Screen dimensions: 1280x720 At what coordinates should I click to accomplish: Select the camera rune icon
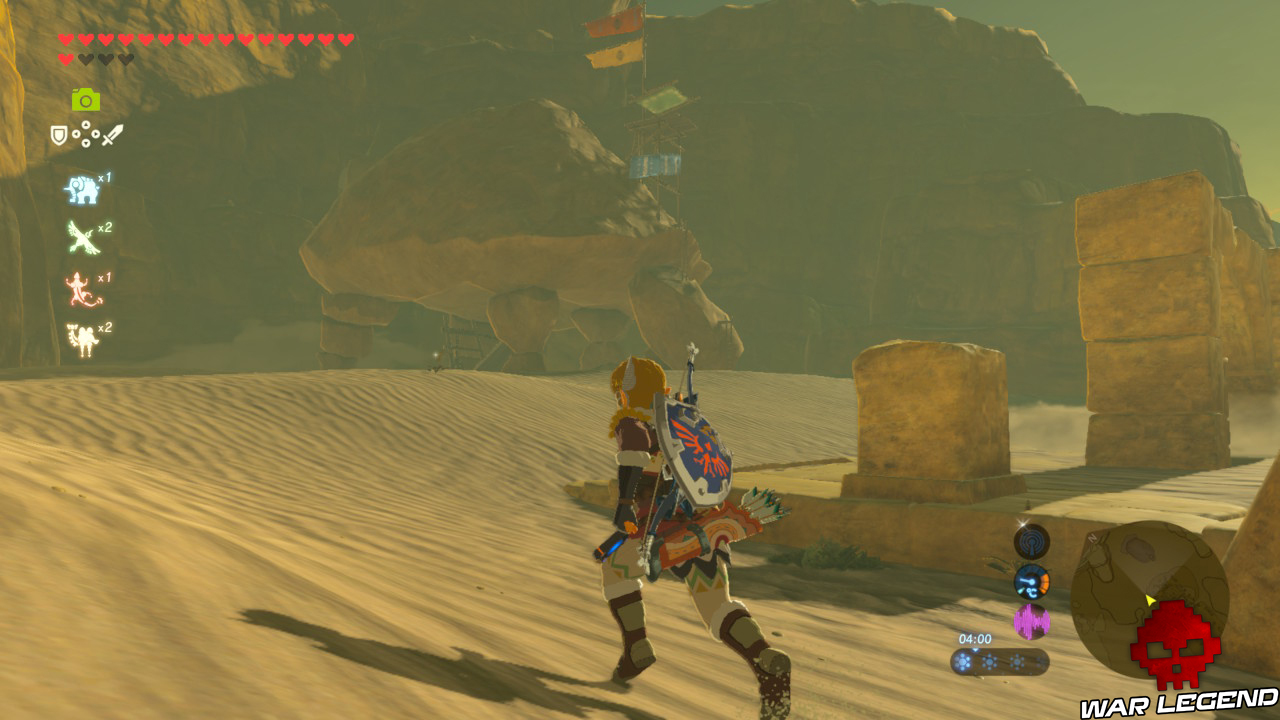click(84, 98)
